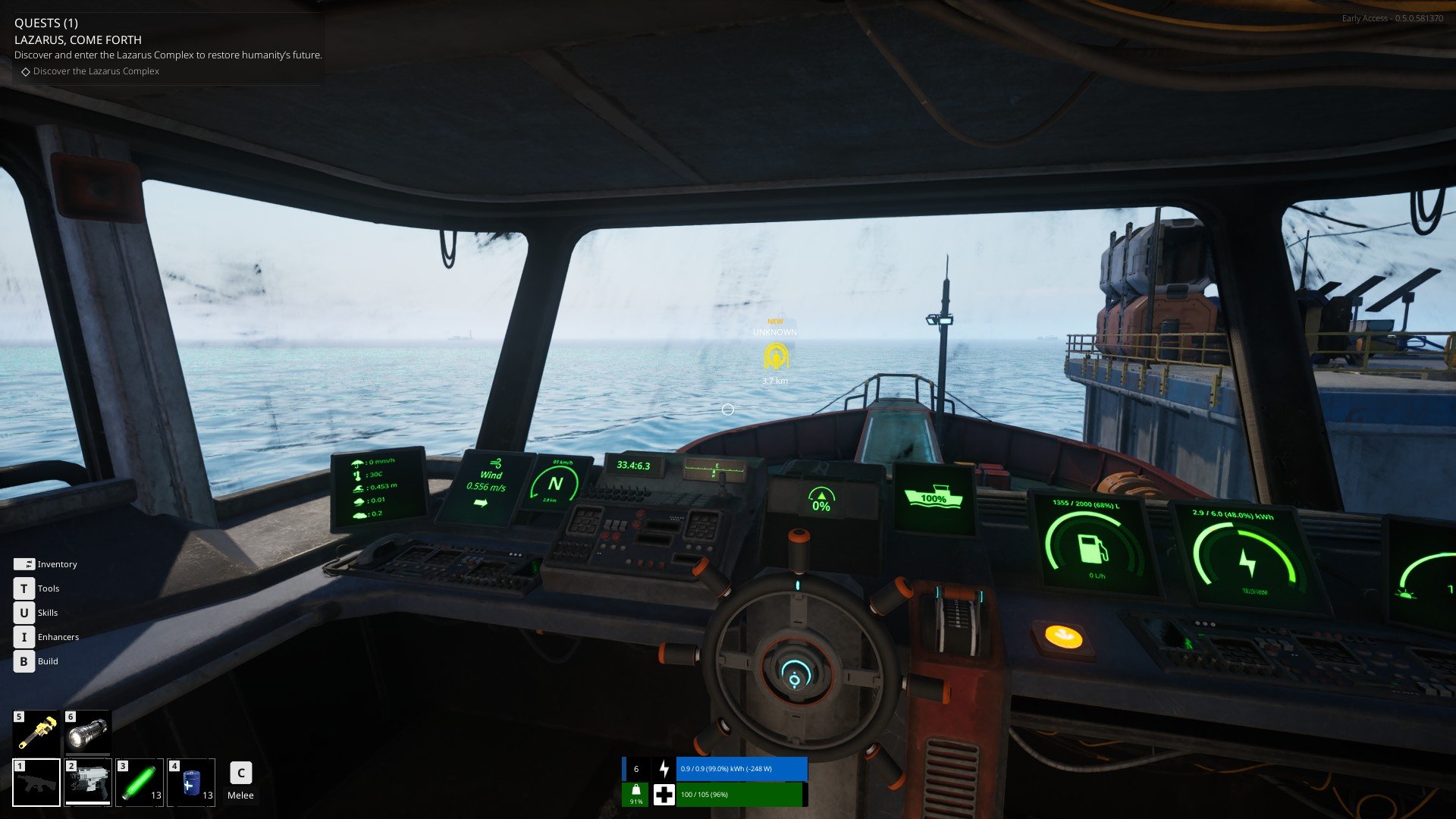Screen dimensions: 1456x819
Task: Select the blue canister in slot 4
Action: [x=191, y=782]
